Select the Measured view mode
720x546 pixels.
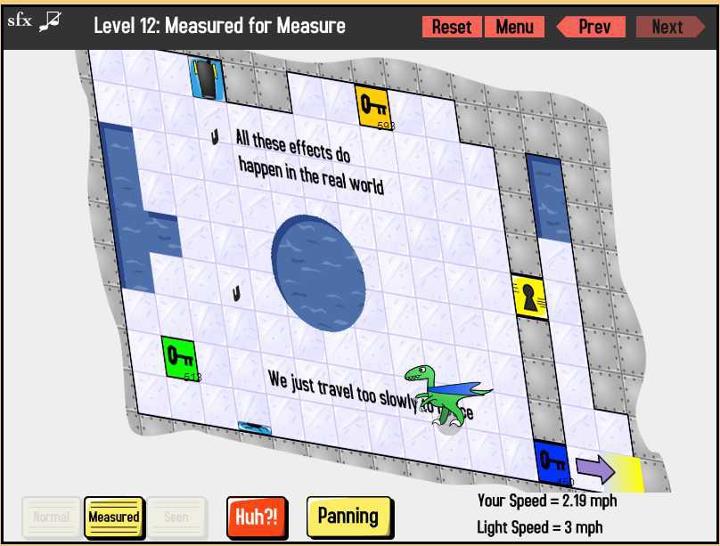(x=114, y=517)
